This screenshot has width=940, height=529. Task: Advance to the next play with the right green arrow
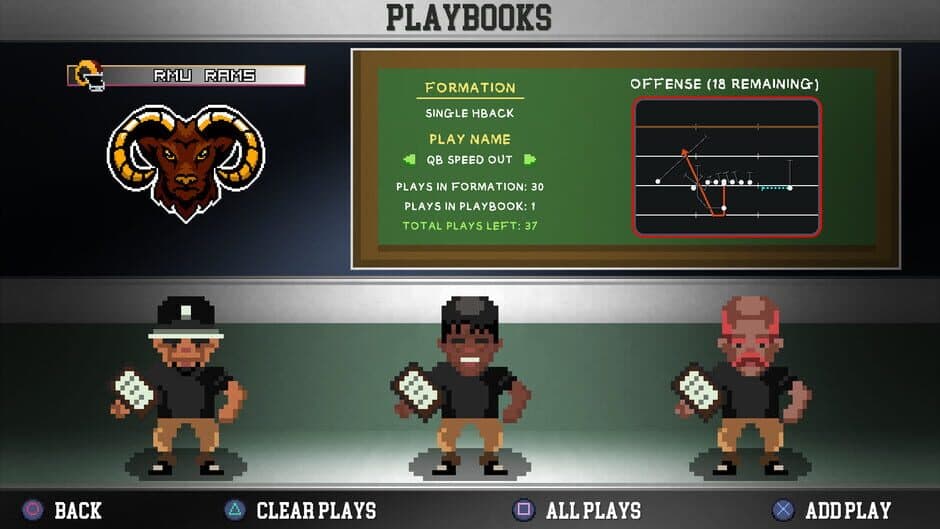(x=530, y=160)
